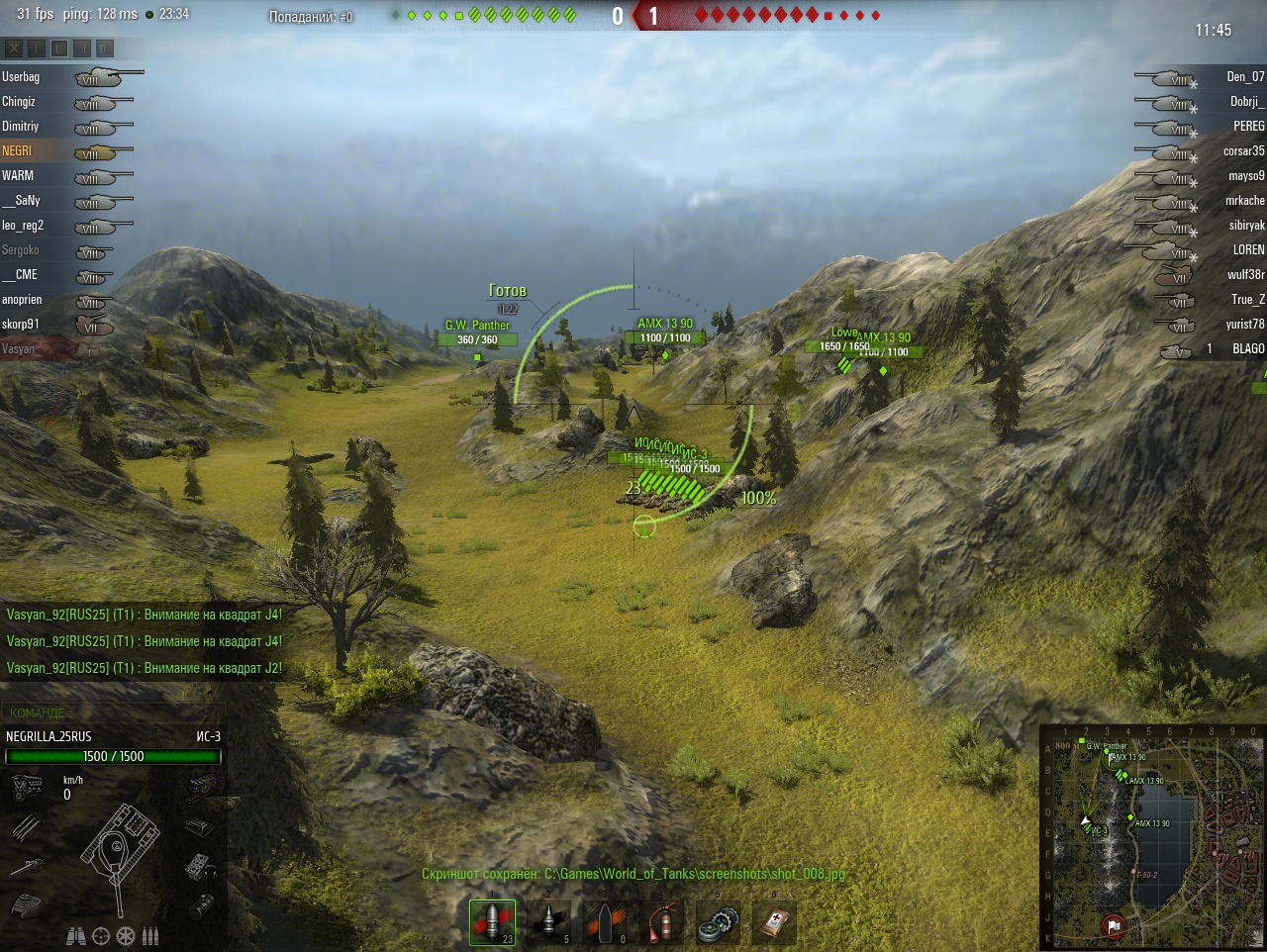The image size is (1267, 952).
Task: Select player WARM in the team list
Action: [x=18, y=176]
